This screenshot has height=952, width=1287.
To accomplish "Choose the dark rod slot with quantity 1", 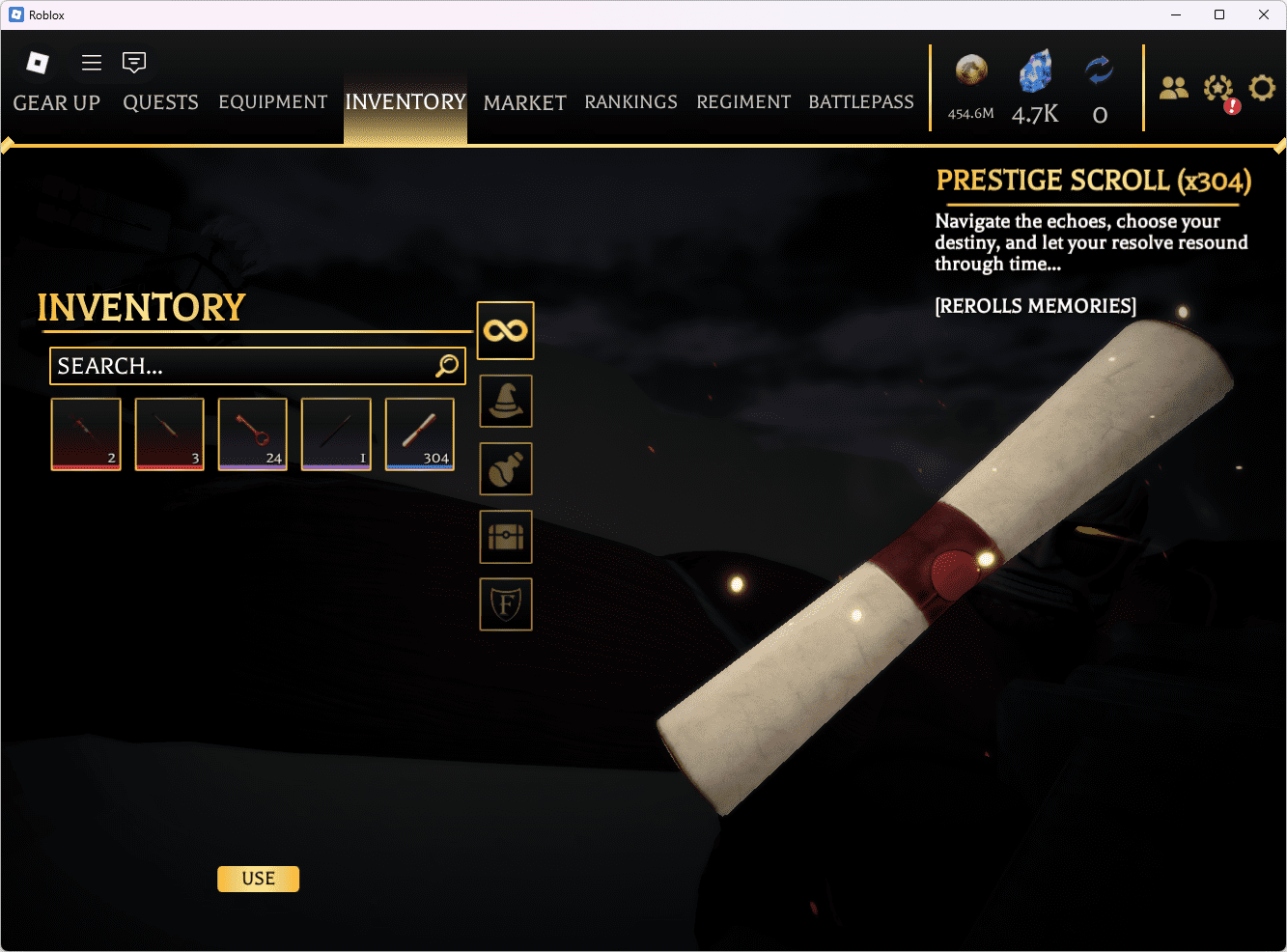I will coord(336,434).
